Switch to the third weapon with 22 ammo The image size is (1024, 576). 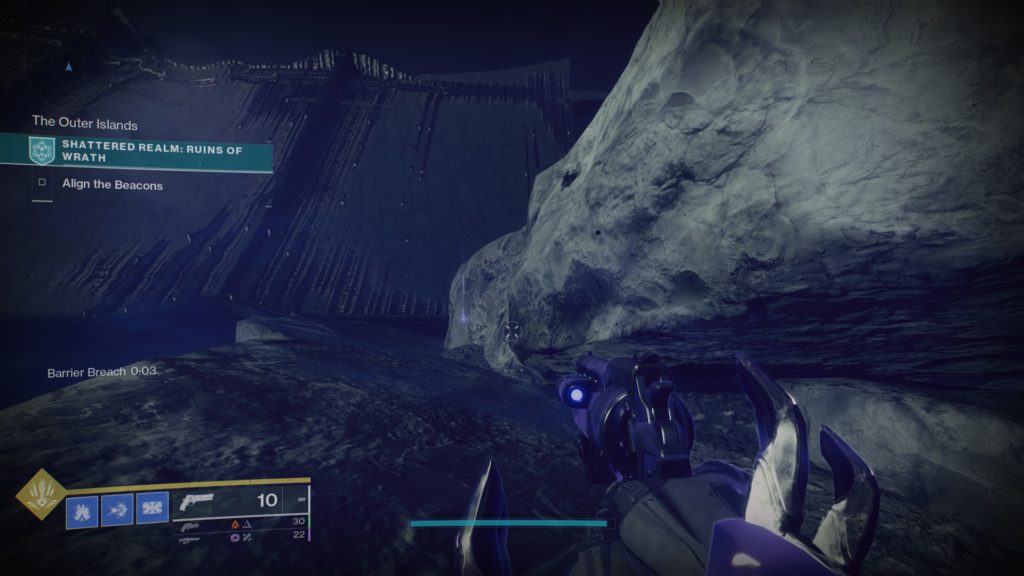coord(190,537)
